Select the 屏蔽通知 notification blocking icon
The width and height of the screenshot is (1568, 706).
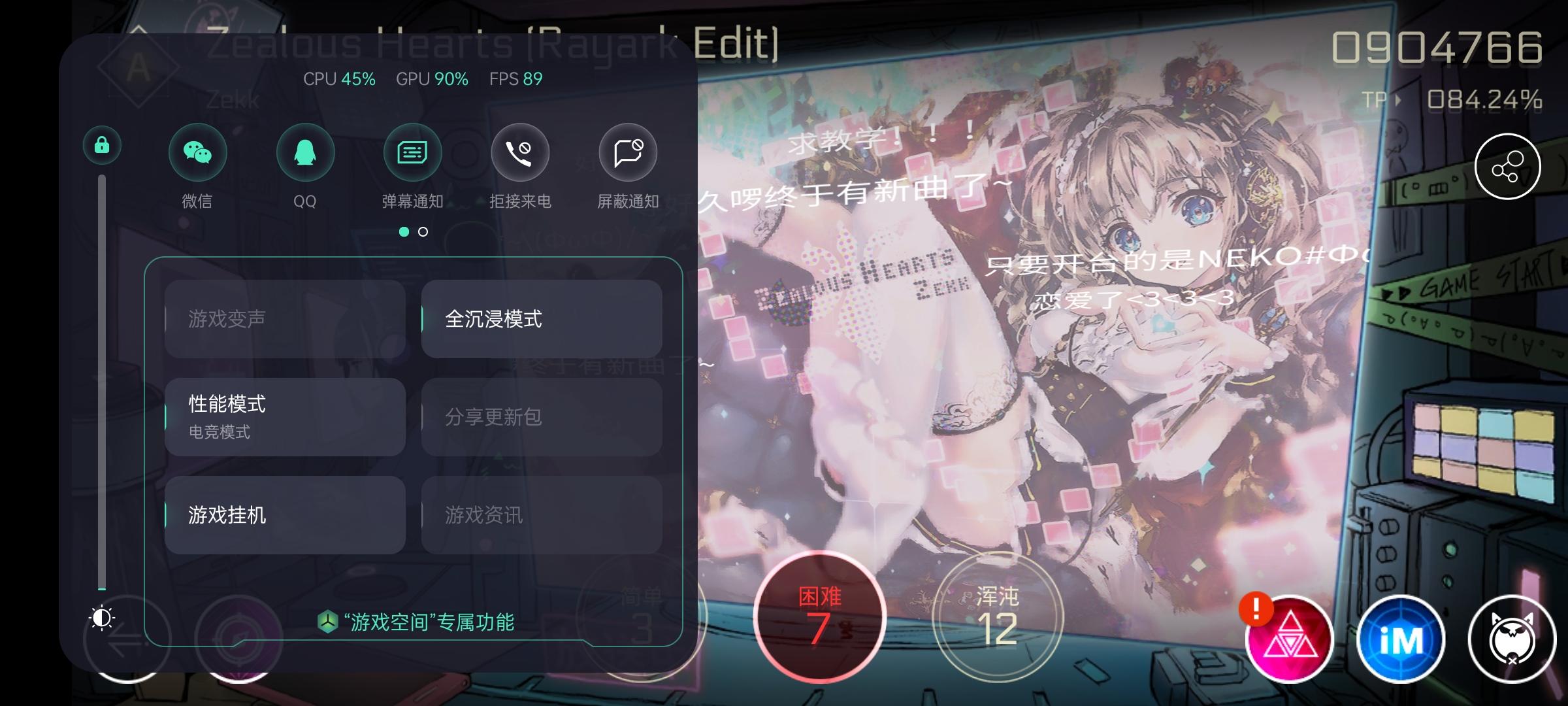click(x=627, y=152)
